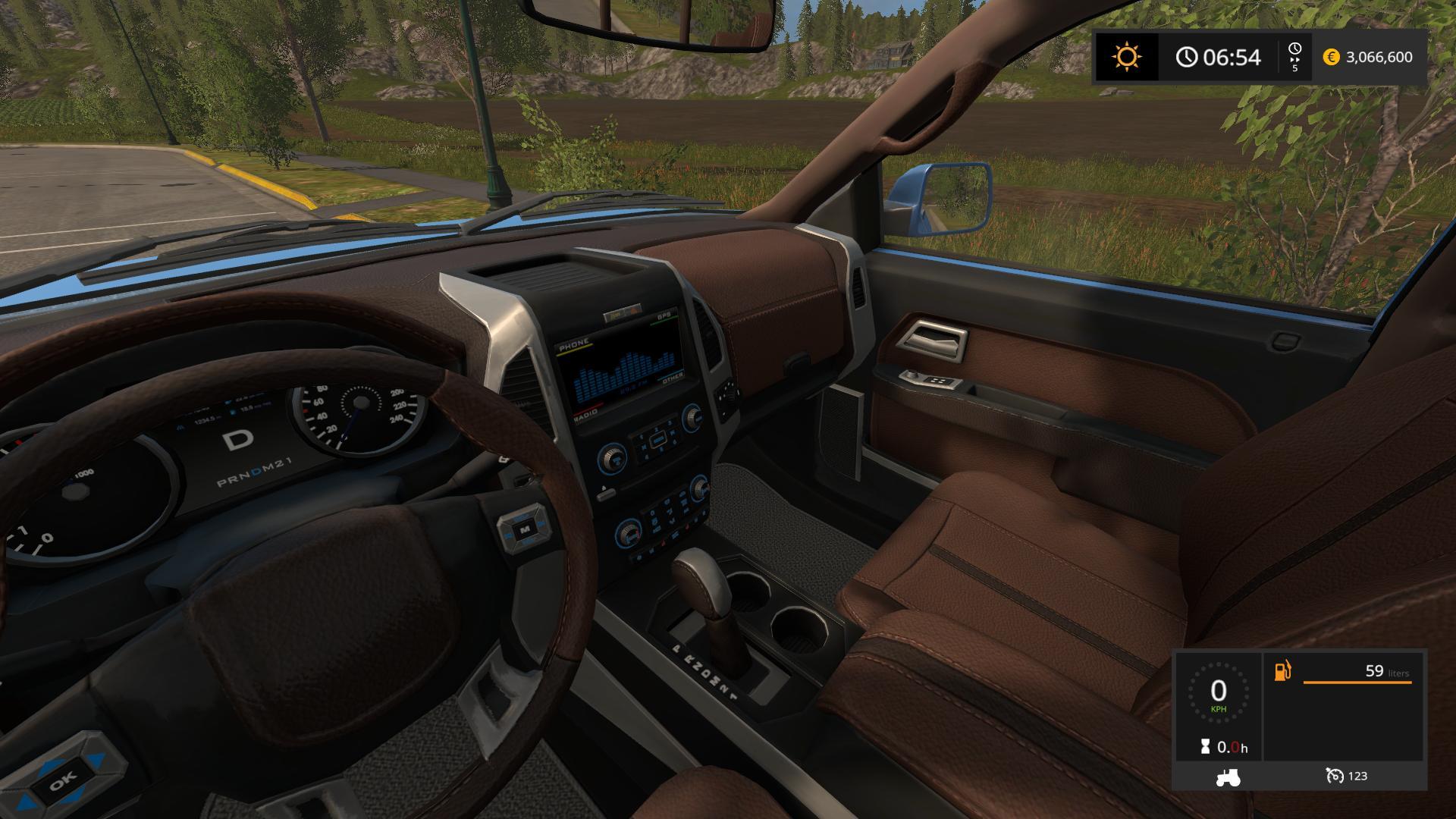Click the euro coin money icon

[x=1331, y=57]
